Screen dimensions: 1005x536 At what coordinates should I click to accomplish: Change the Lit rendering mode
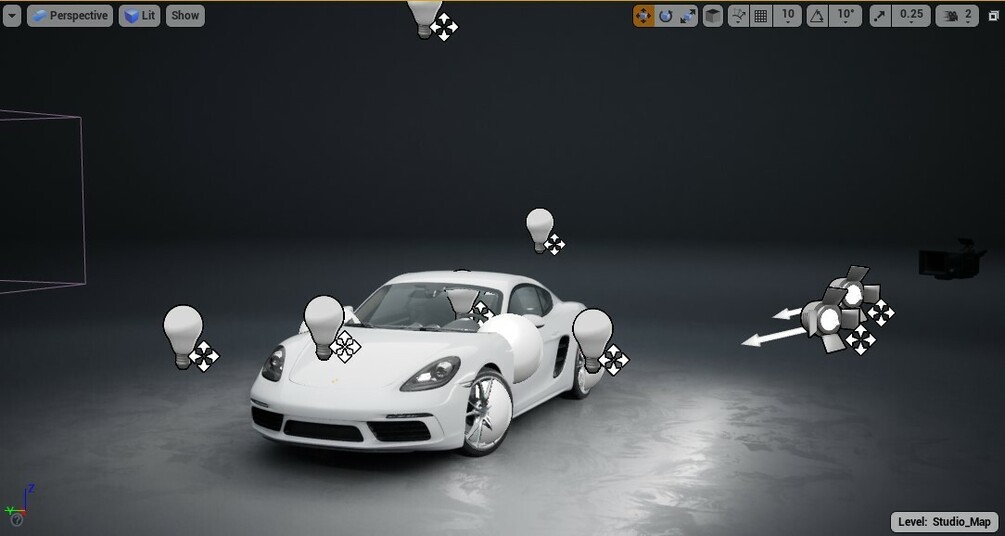click(139, 16)
